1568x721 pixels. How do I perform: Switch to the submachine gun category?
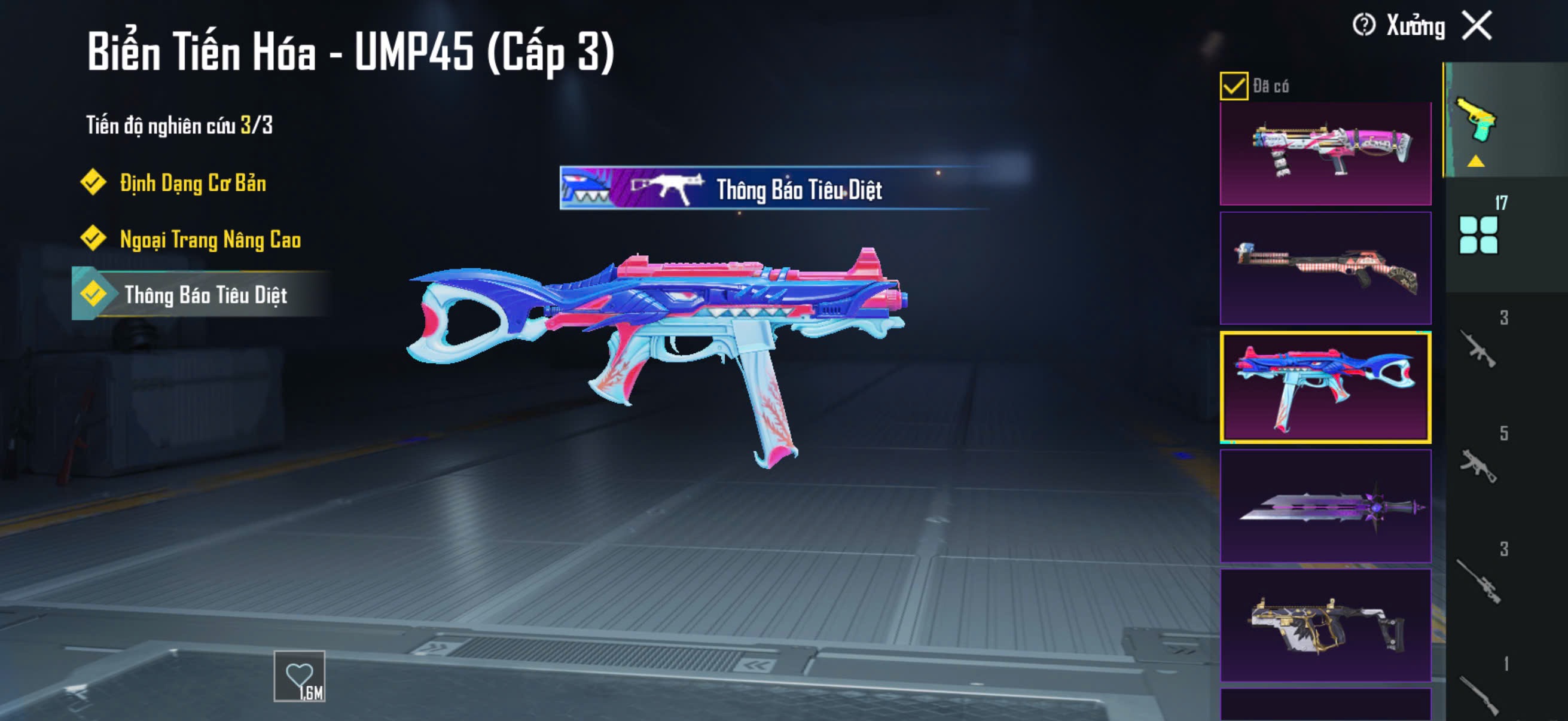coord(1478,465)
